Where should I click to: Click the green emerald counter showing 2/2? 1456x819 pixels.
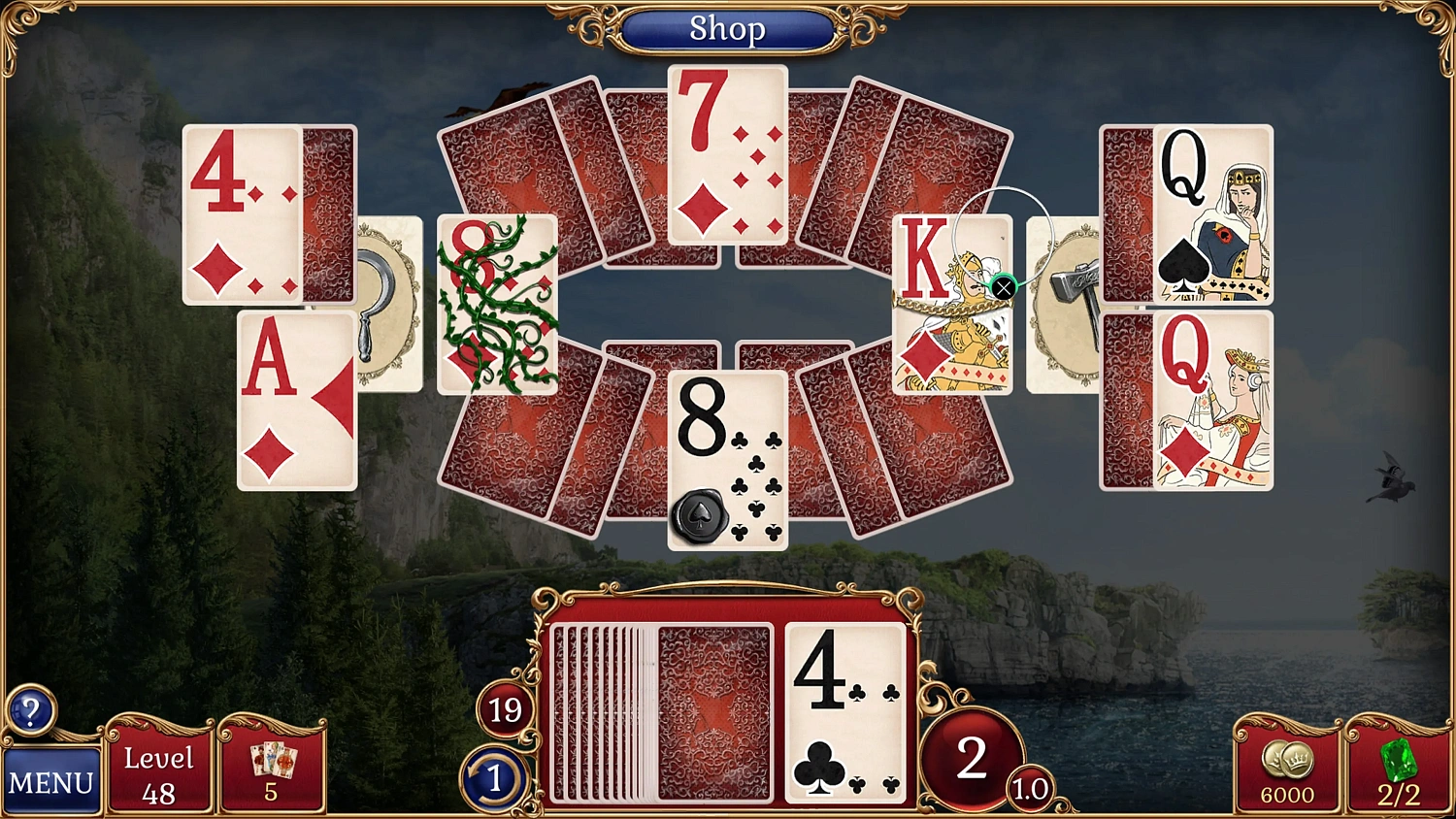(1396, 771)
